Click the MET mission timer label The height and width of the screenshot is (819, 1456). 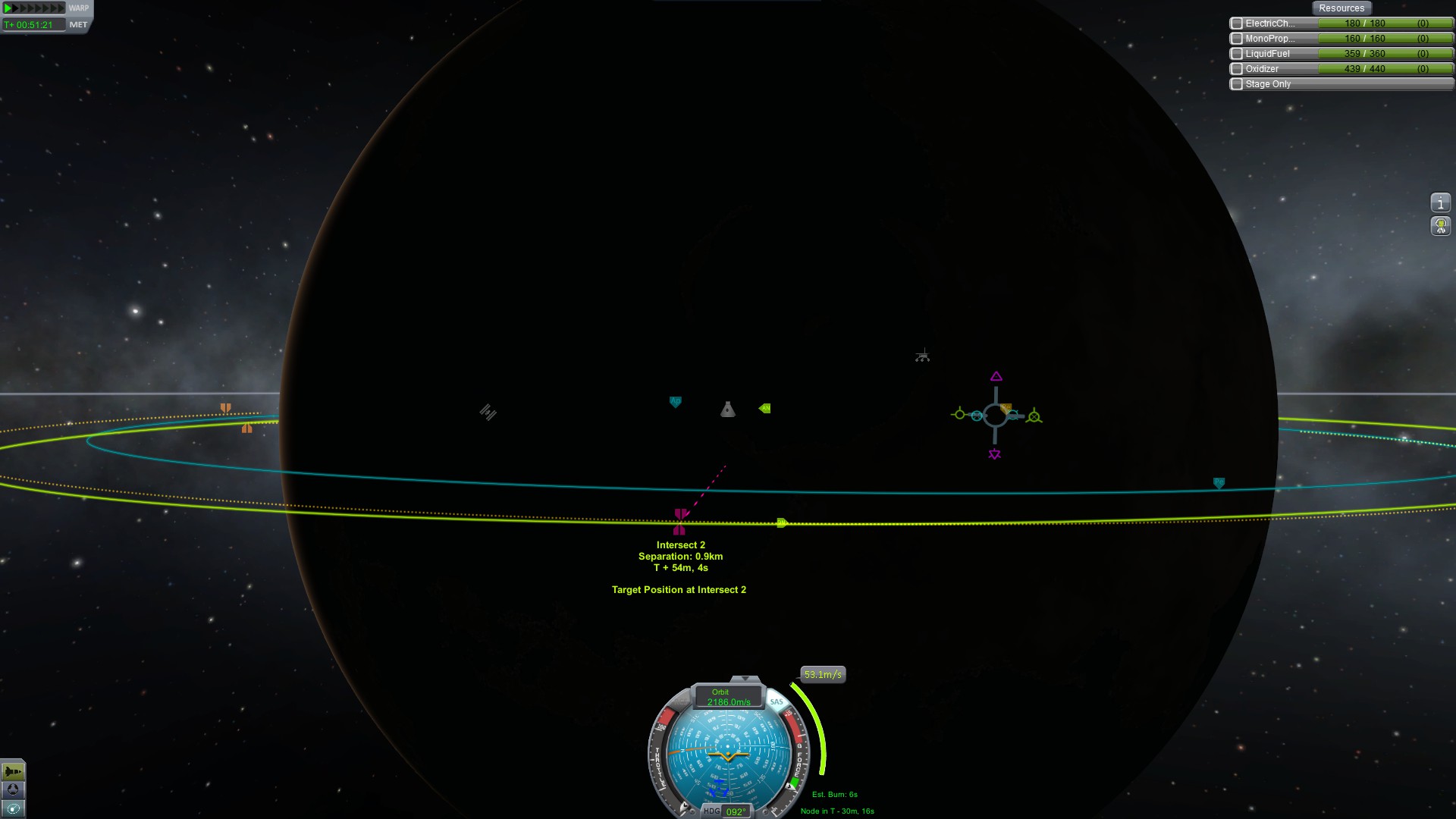[x=78, y=25]
